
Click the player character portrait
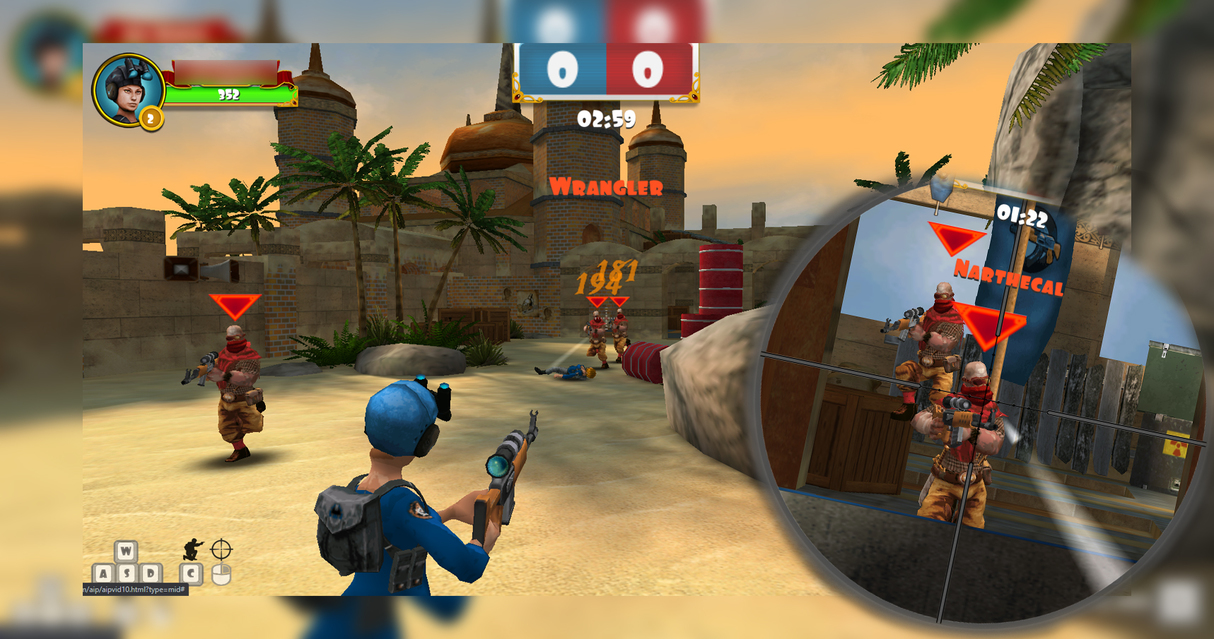tap(127, 88)
